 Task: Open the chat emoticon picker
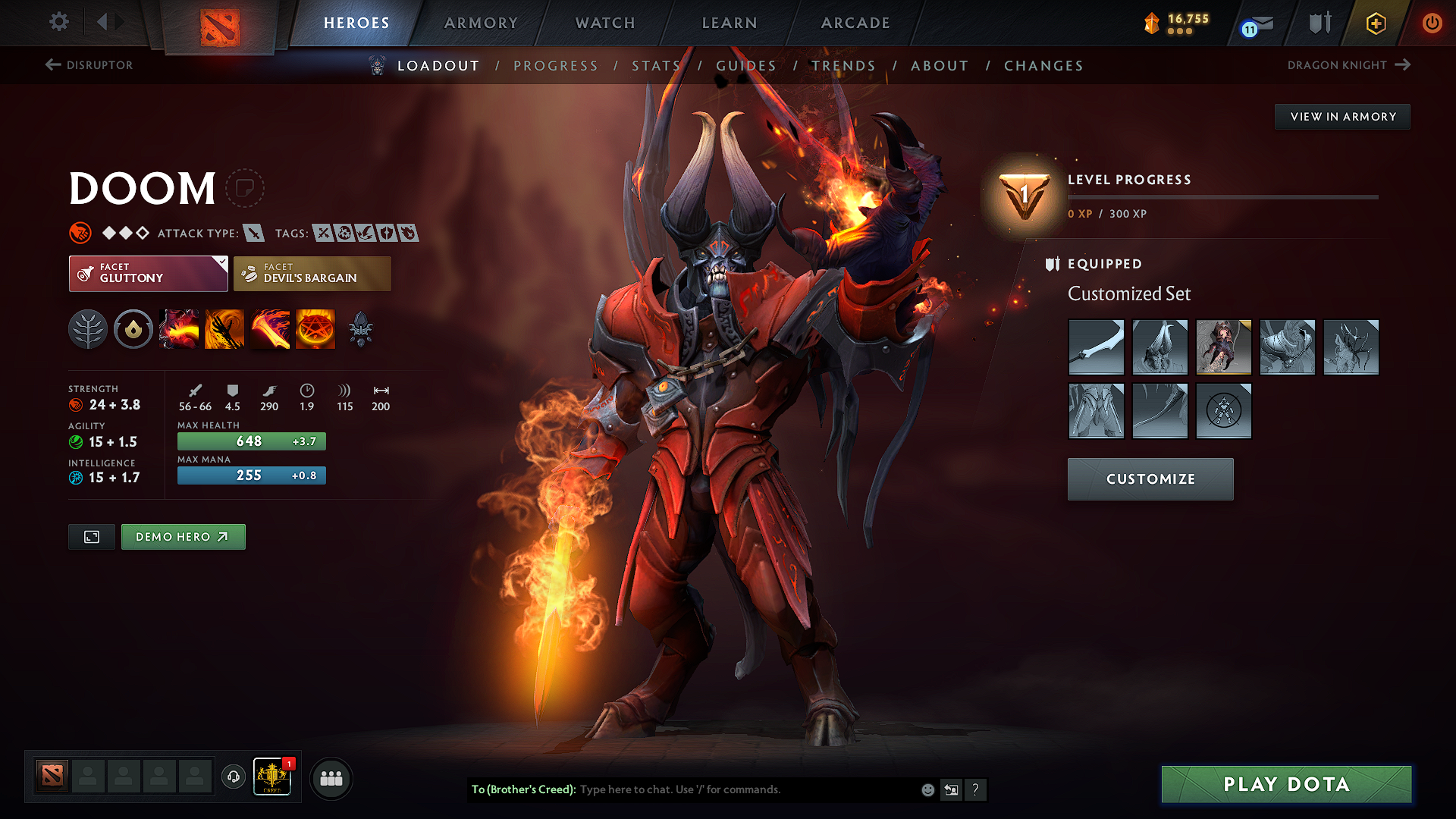(x=927, y=789)
